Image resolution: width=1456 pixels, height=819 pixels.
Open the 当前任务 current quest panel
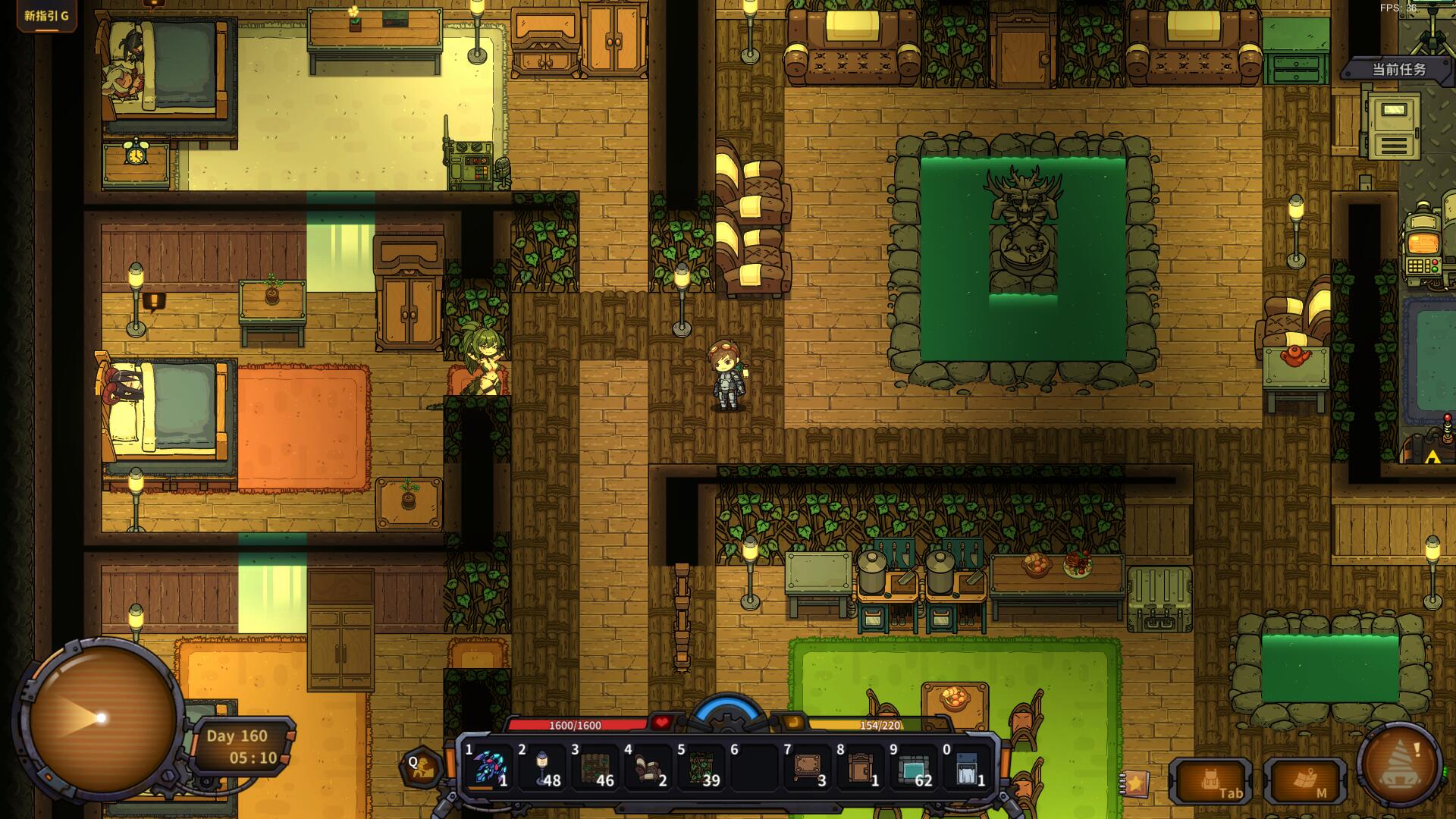[1398, 70]
